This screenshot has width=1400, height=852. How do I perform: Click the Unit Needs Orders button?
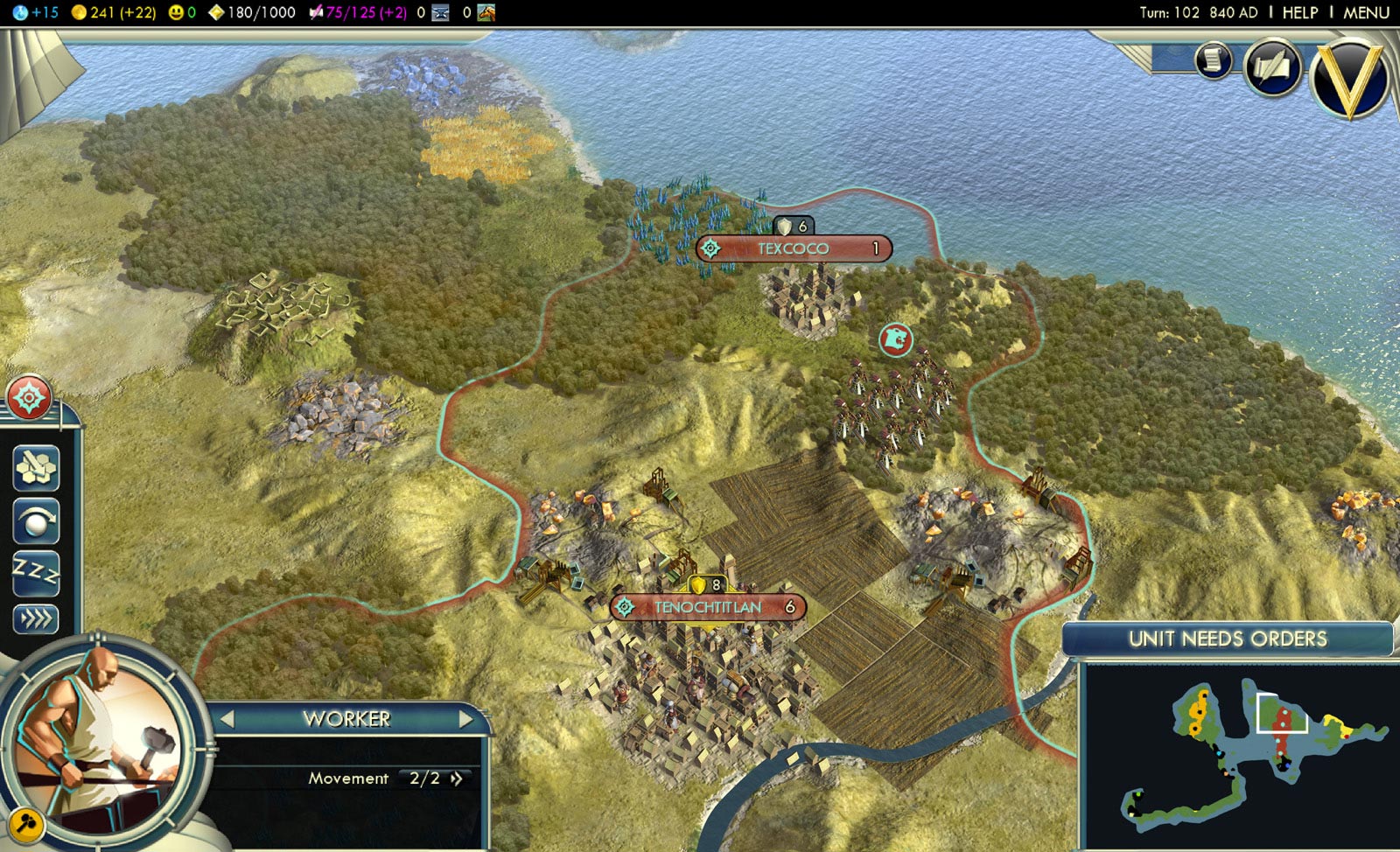point(1227,639)
